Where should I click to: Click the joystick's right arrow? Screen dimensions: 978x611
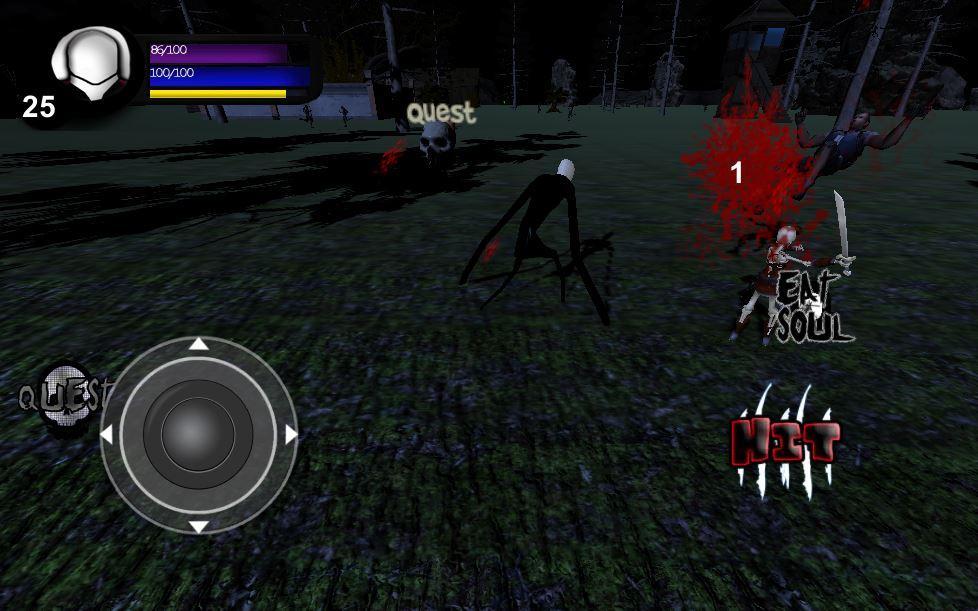tap(291, 435)
